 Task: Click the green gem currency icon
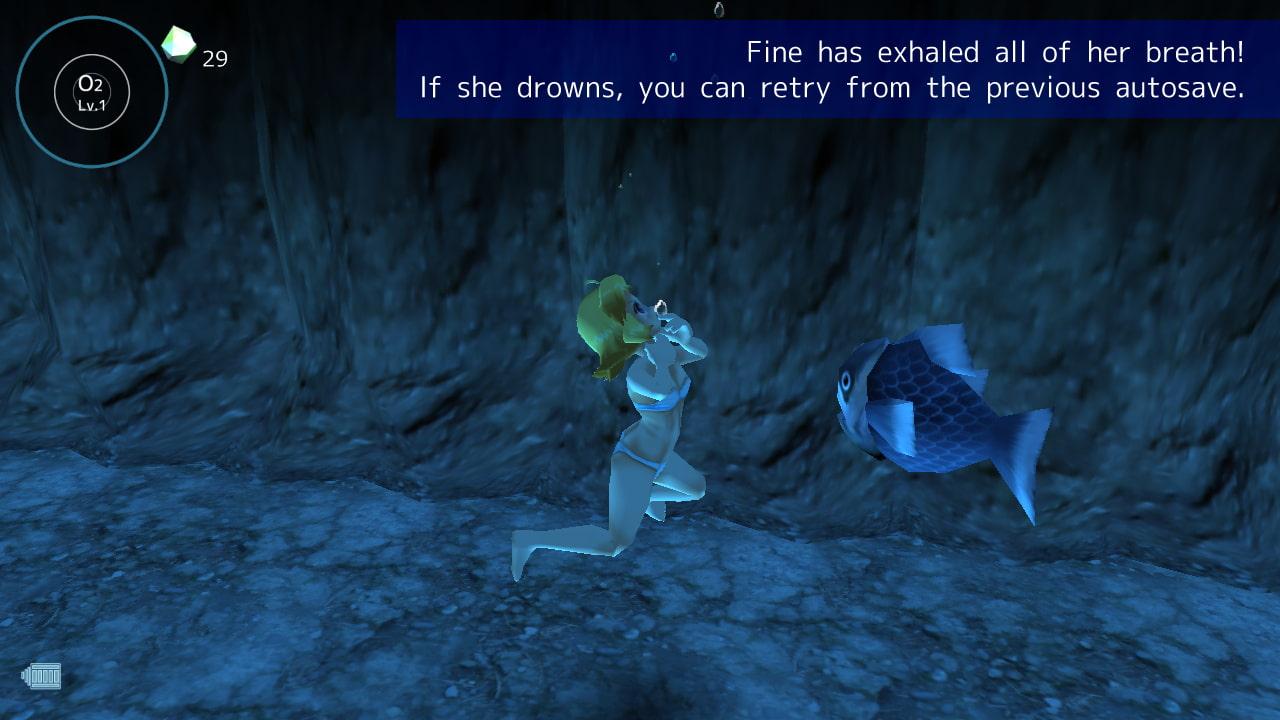pos(179,44)
